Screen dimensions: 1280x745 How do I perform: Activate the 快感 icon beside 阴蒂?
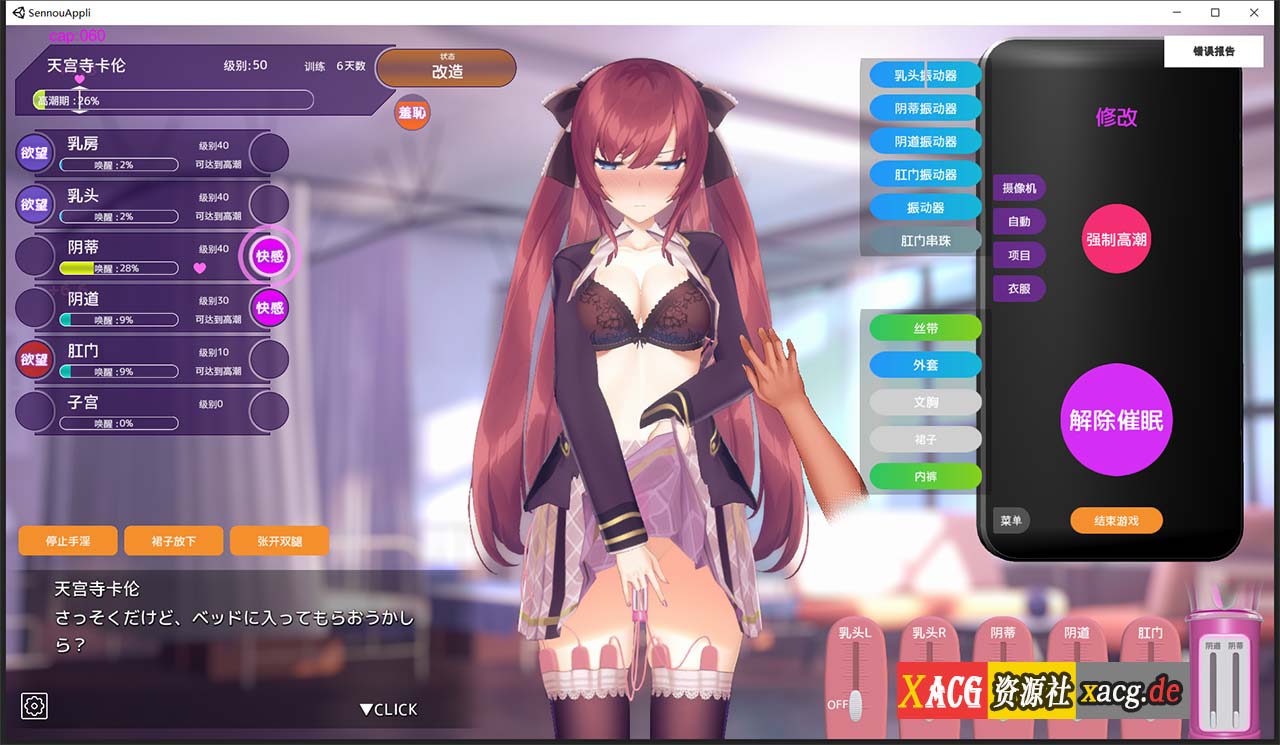[x=268, y=257]
